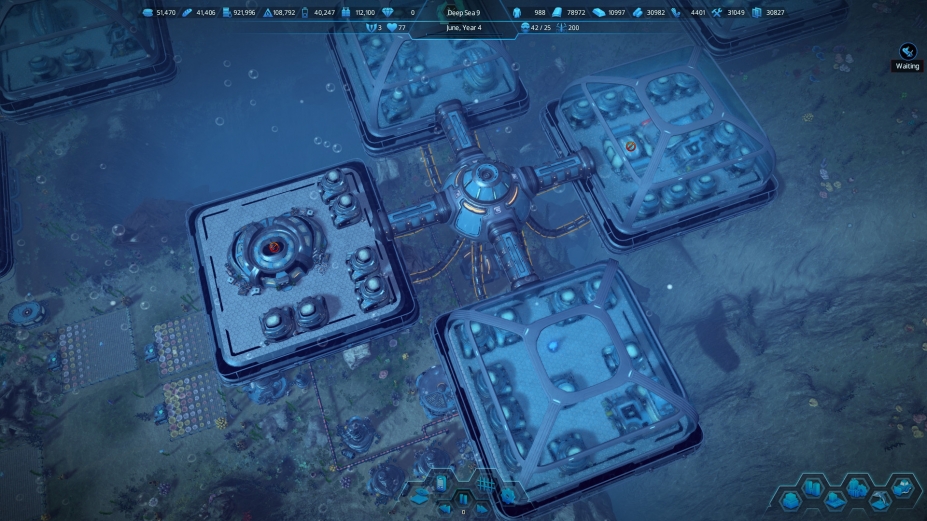Open the gear settings hexagon button

click(508, 496)
